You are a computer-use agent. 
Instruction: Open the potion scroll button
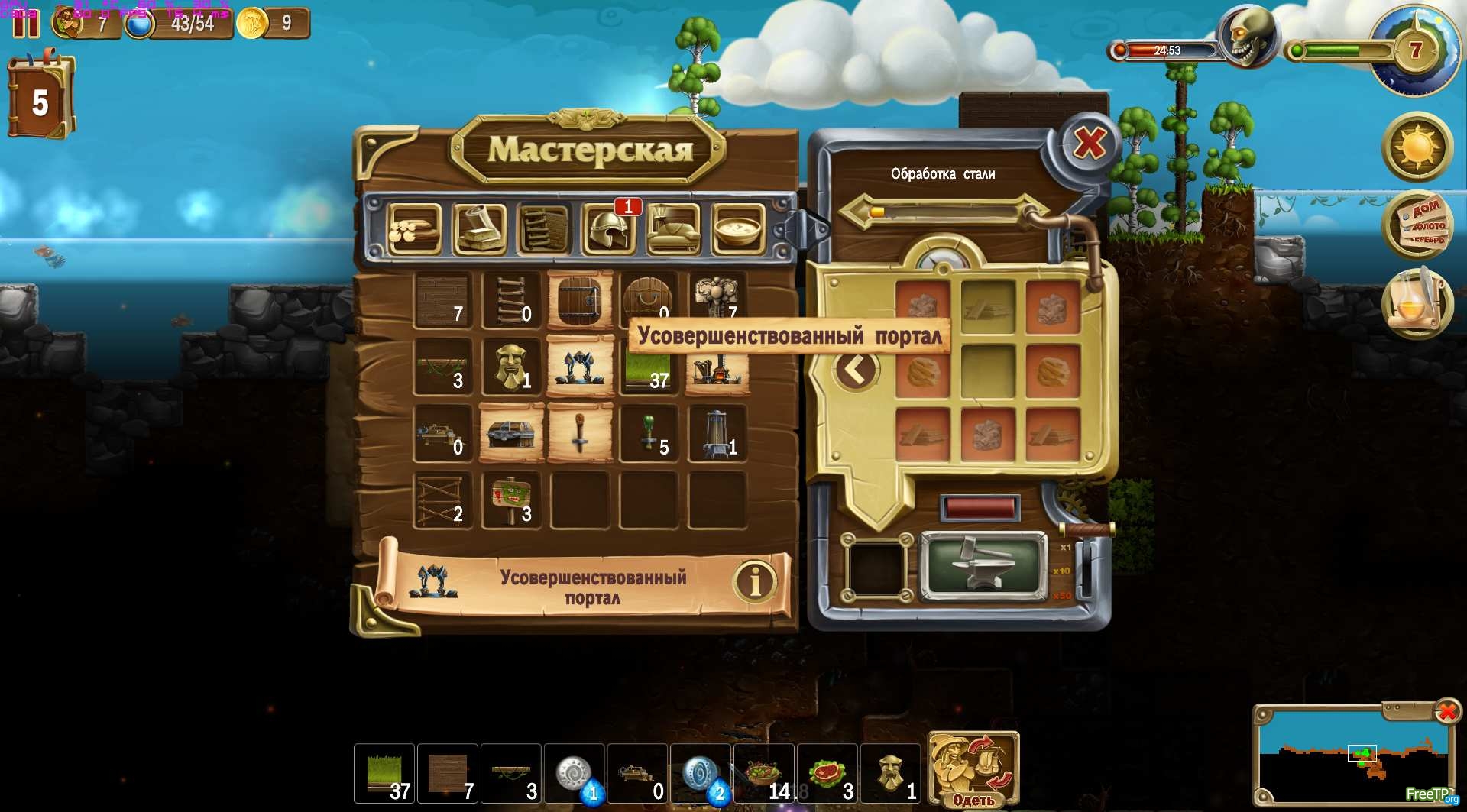click(1417, 303)
